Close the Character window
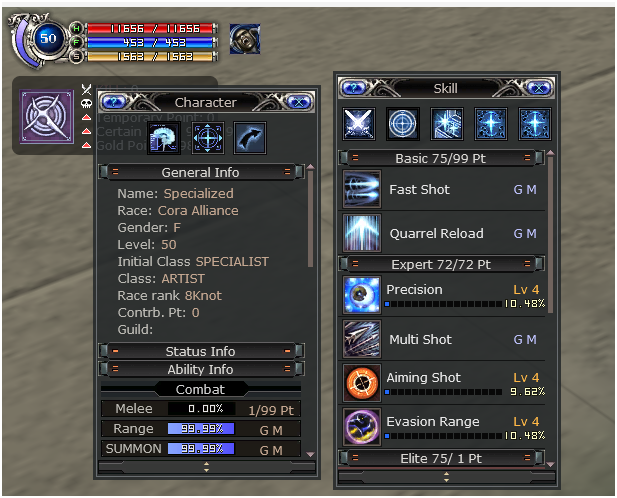Image resolution: width=617 pixels, height=498 pixels. (x=298, y=101)
